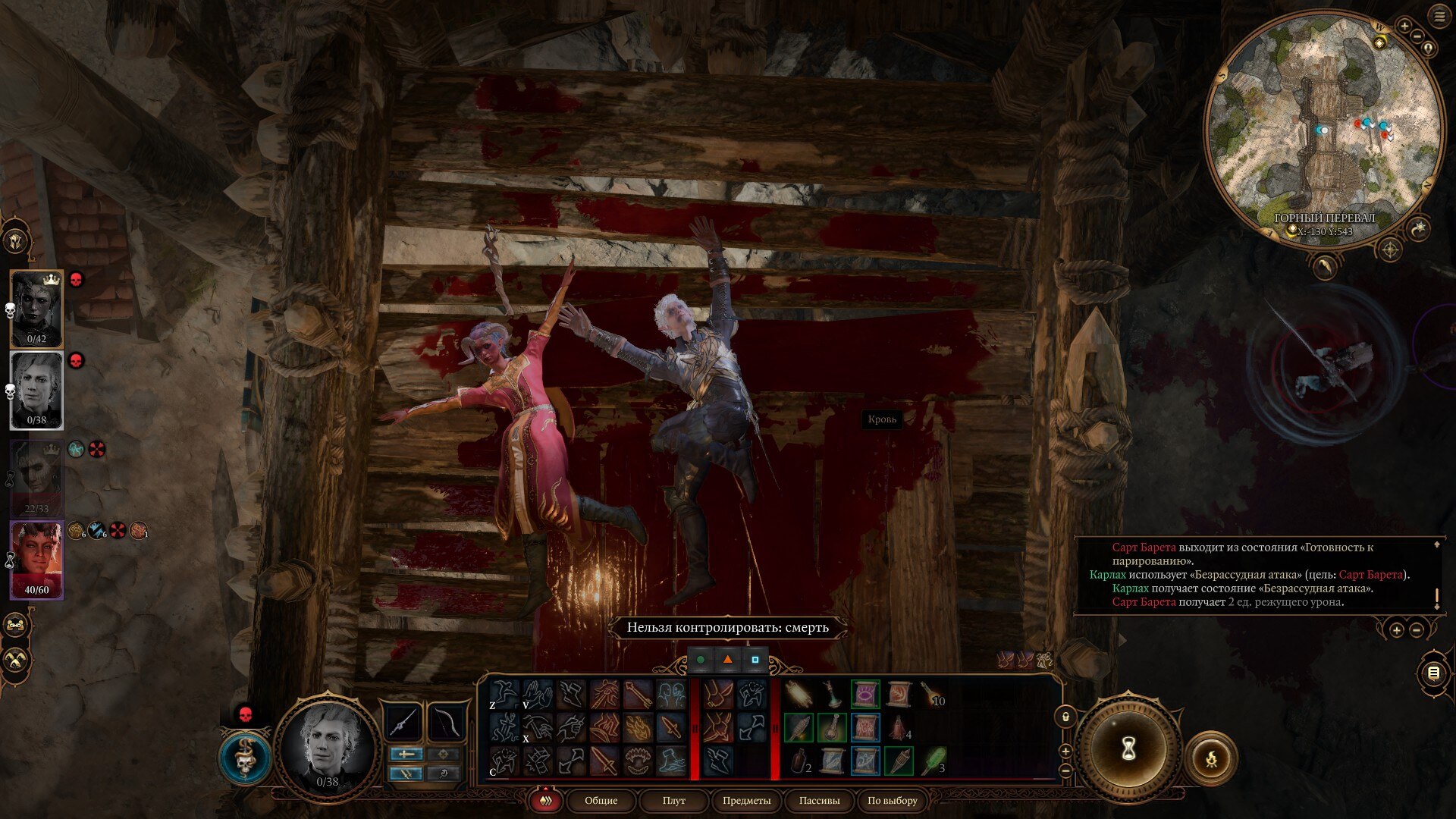The image size is (1456, 819).
Task: Open the campfire rest button
Action: pyautogui.click(x=1211, y=756)
